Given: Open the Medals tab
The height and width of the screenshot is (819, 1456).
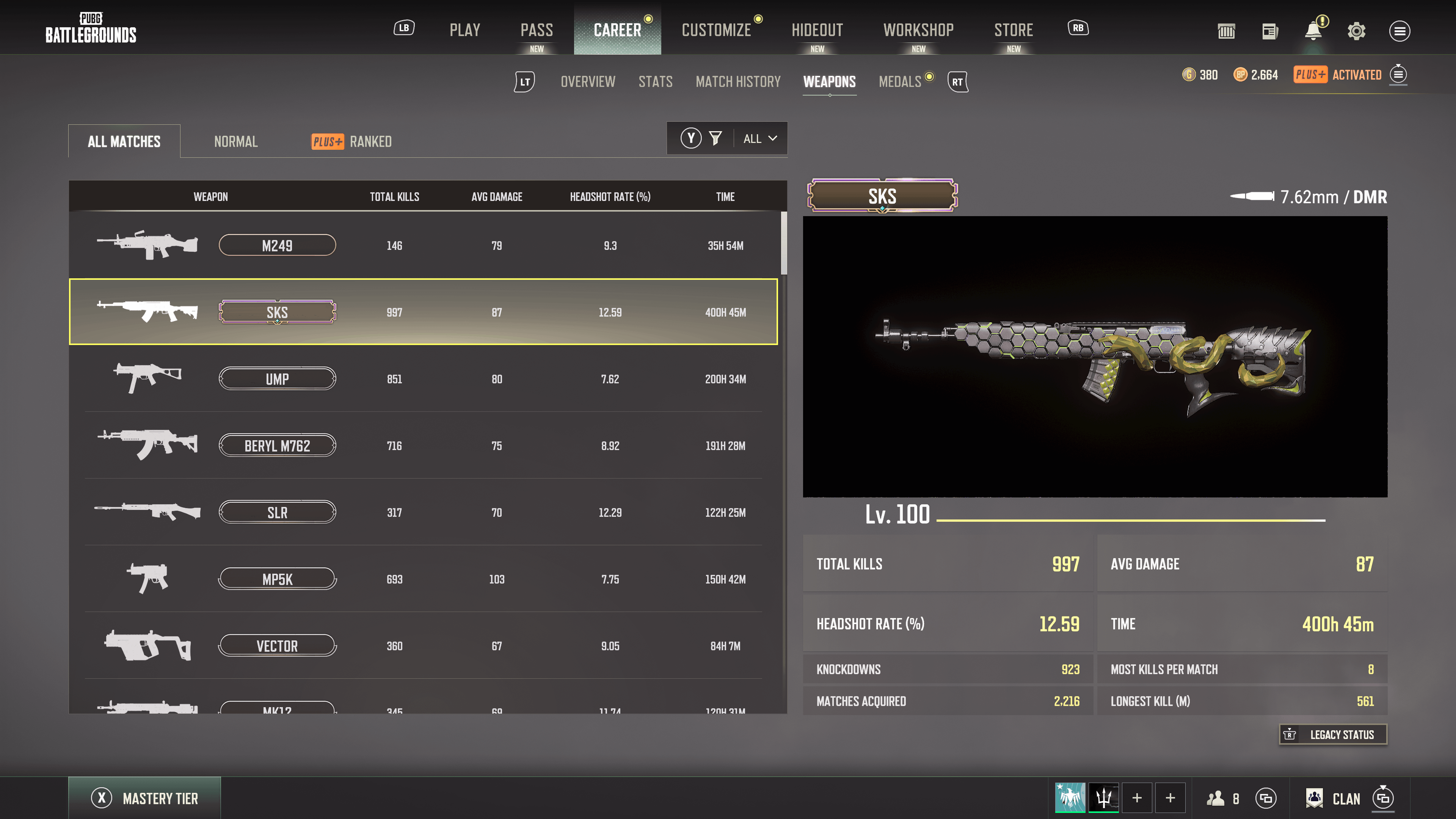Looking at the screenshot, I should [x=900, y=82].
